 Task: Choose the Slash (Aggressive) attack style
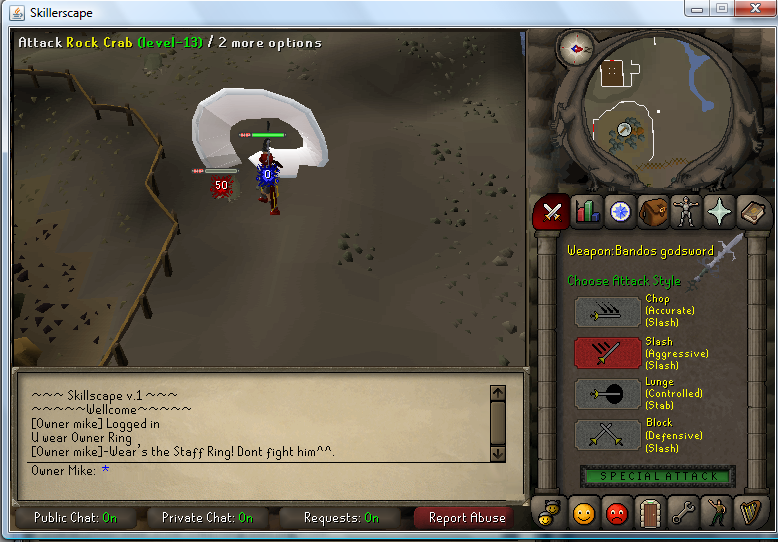[608, 353]
